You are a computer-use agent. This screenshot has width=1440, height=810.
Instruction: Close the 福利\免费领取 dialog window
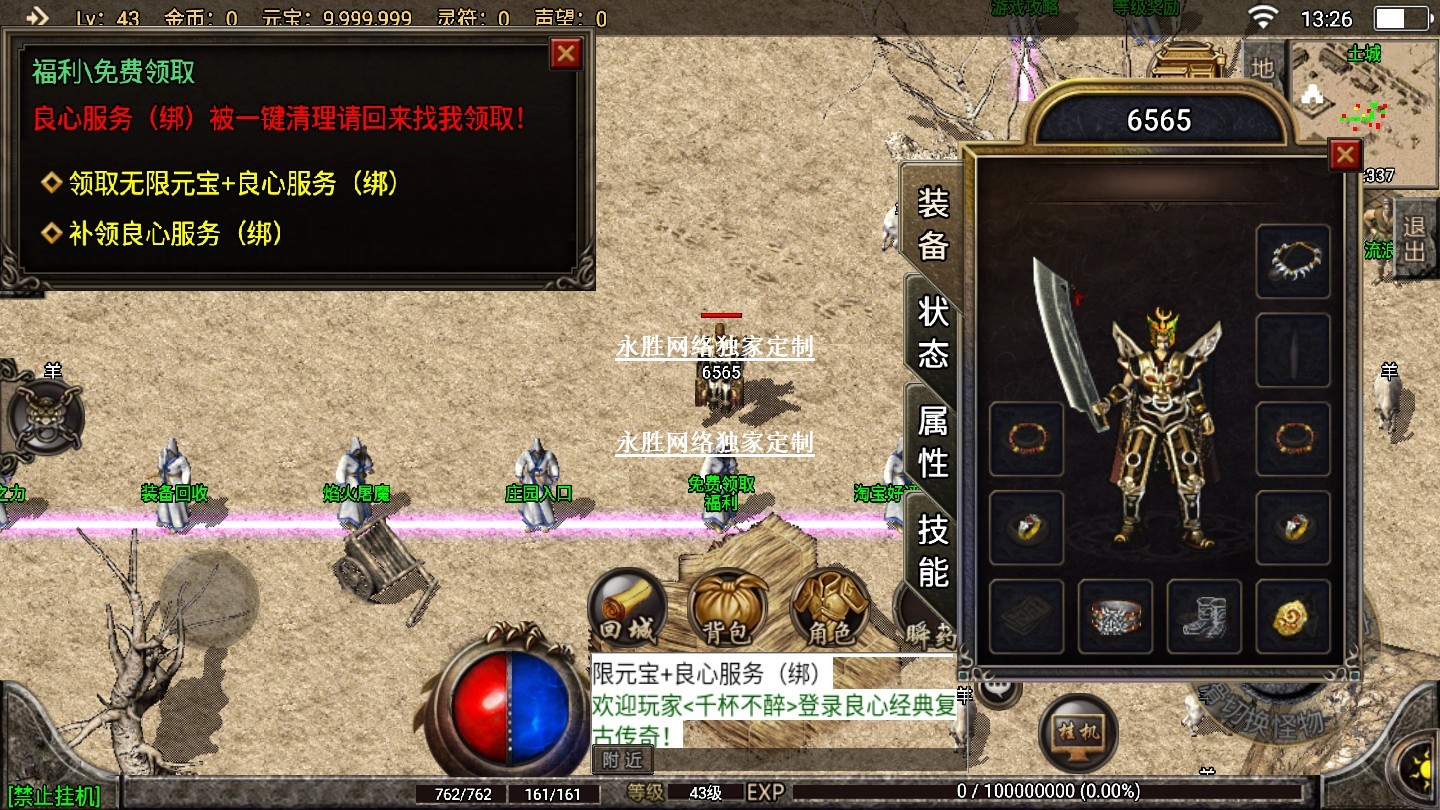coord(566,53)
